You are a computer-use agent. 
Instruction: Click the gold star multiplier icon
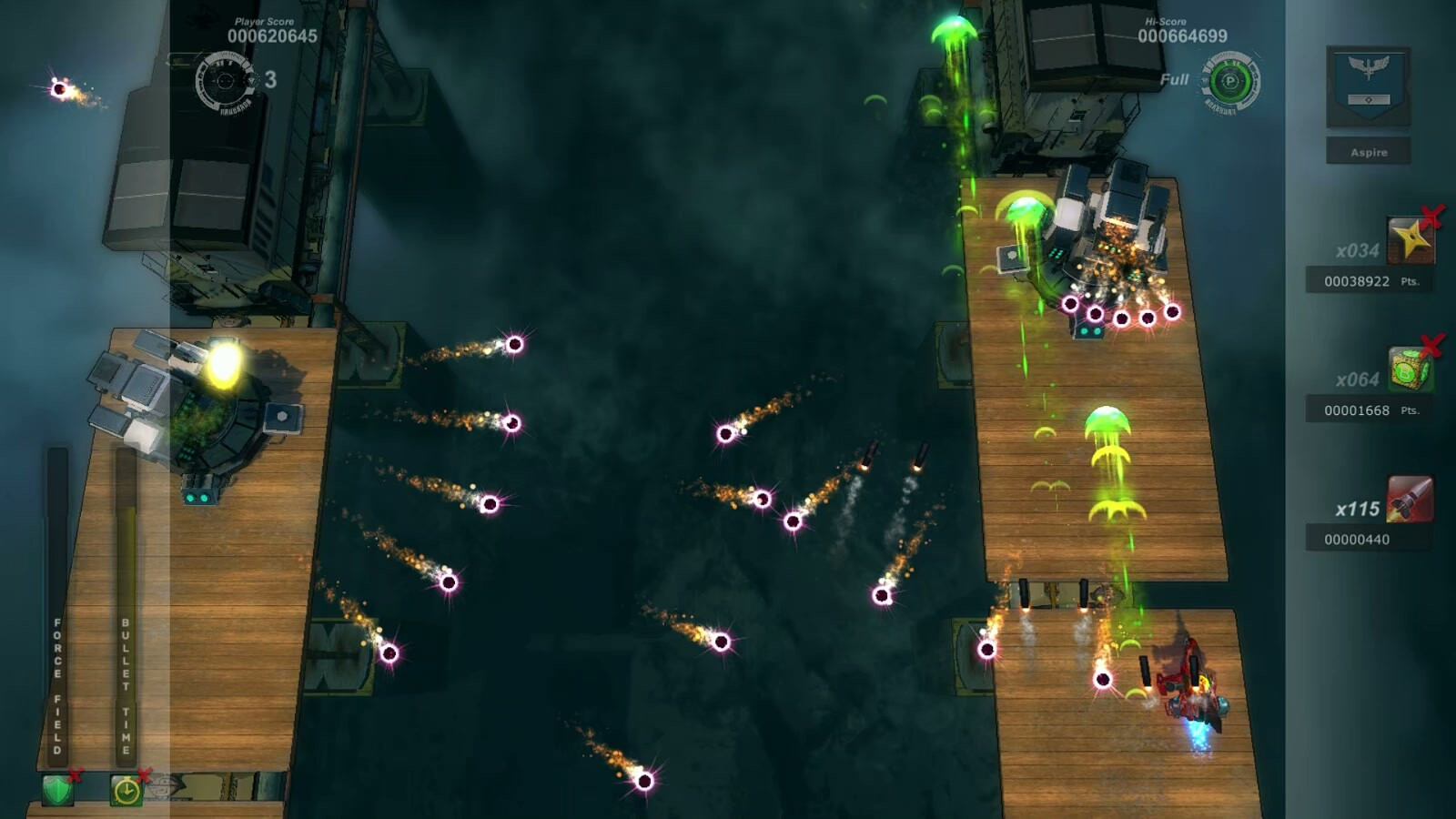(x=1410, y=240)
